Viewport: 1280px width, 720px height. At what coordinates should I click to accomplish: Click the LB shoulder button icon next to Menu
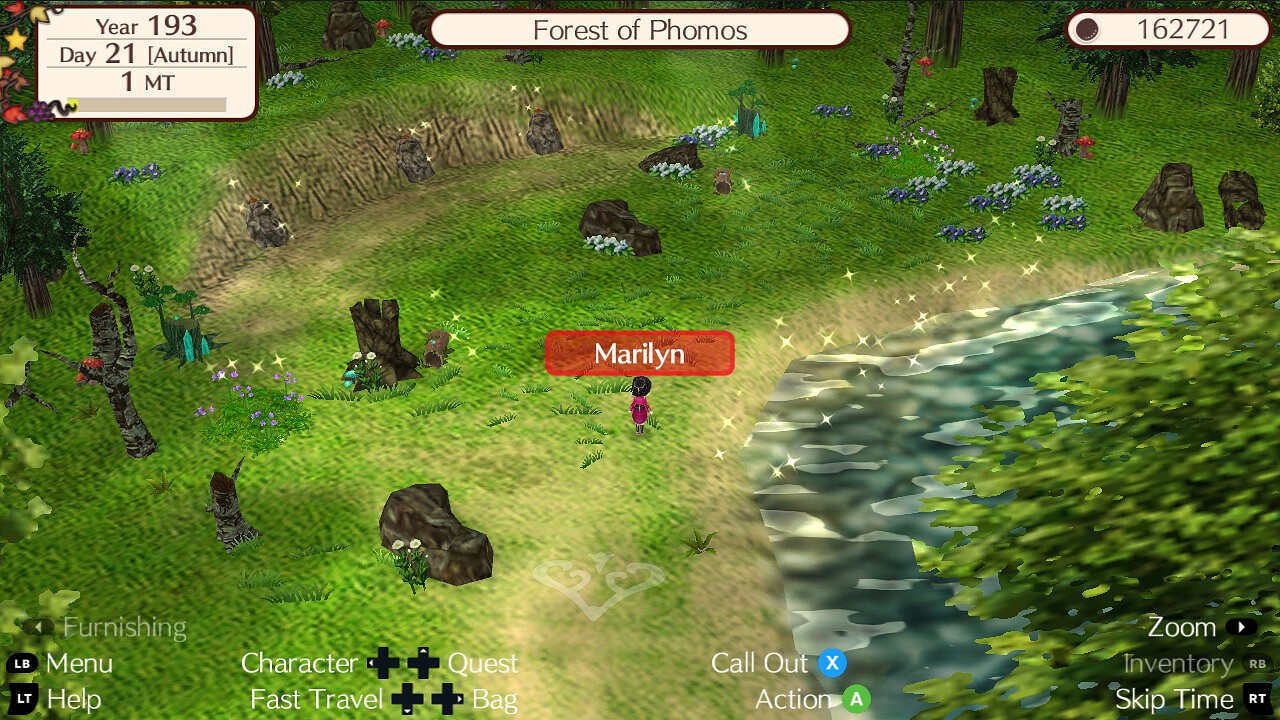(x=22, y=663)
